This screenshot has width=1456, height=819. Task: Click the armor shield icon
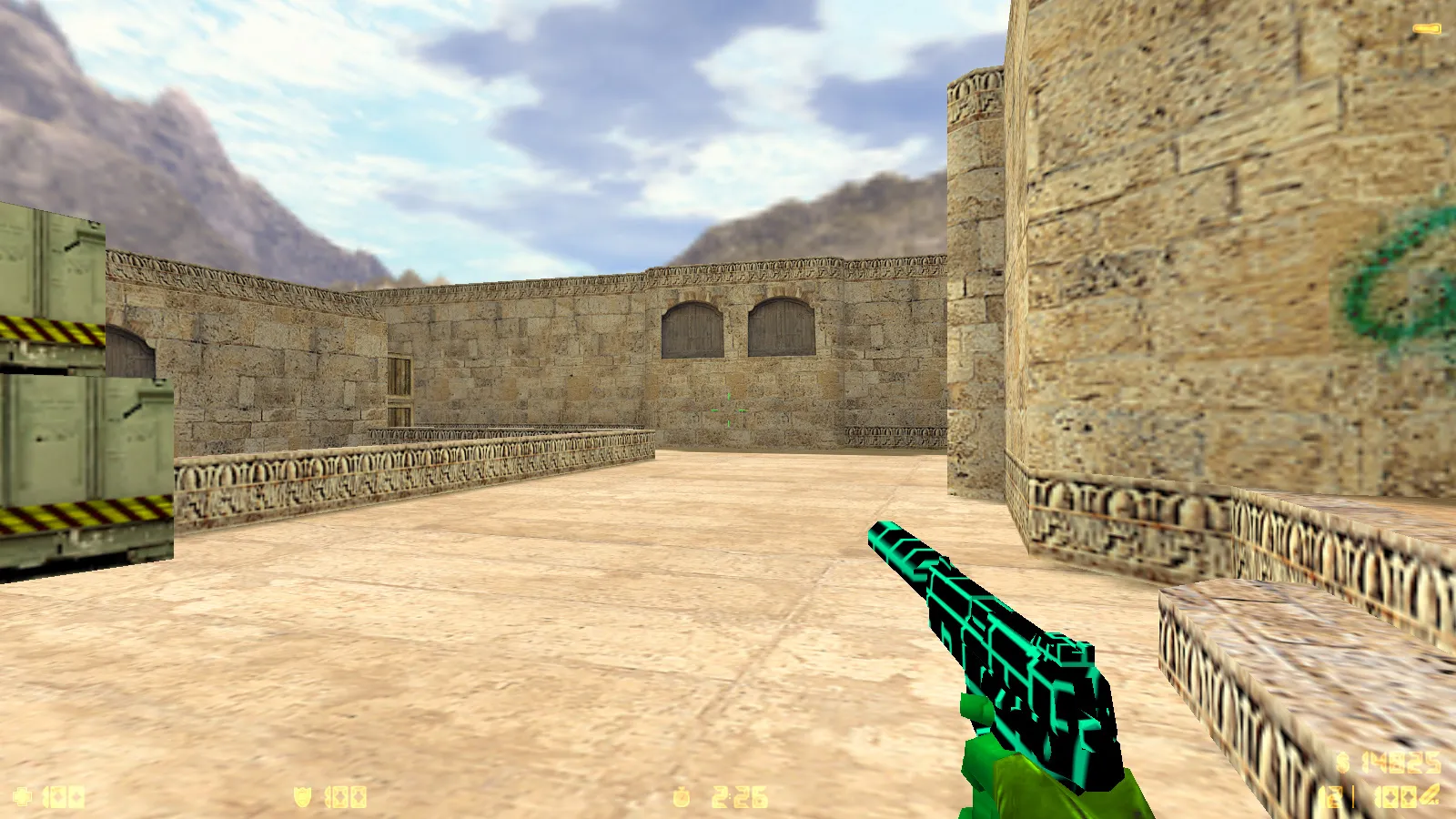coord(303,795)
